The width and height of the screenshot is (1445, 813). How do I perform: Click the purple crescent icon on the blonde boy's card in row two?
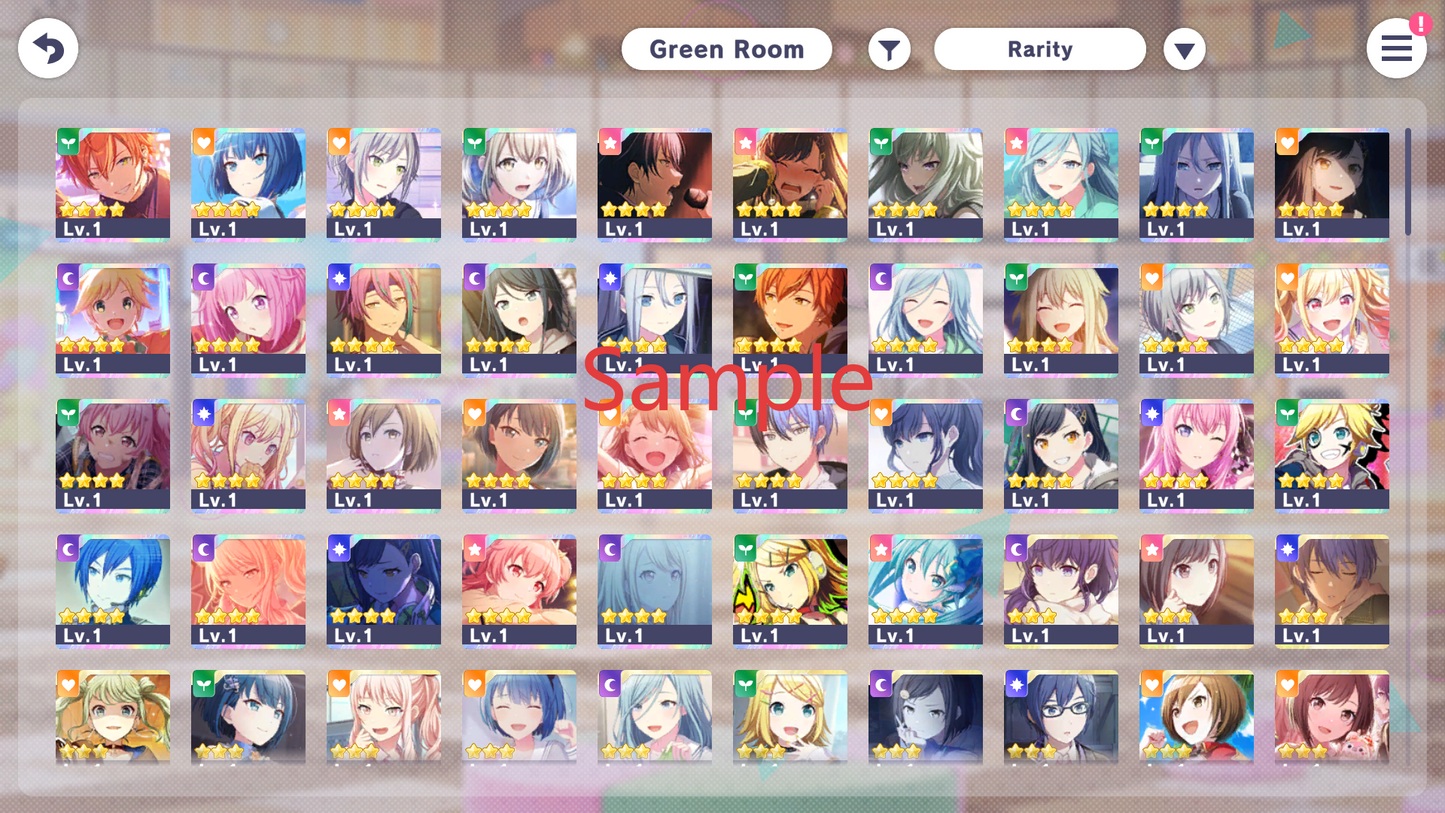(x=67, y=277)
